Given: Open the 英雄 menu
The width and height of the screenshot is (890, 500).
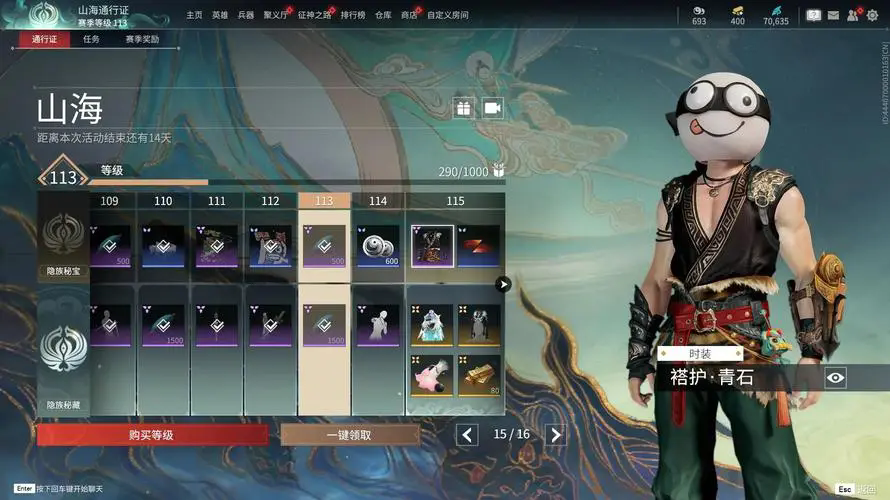Looking at the screenshot, I should (220, 15).
